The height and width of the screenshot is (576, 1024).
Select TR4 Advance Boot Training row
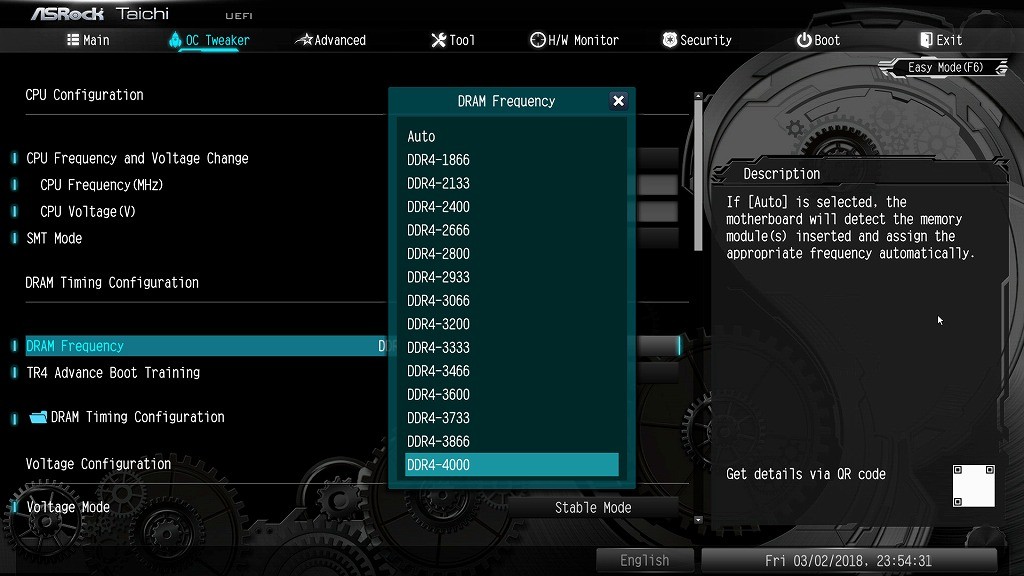113,373
